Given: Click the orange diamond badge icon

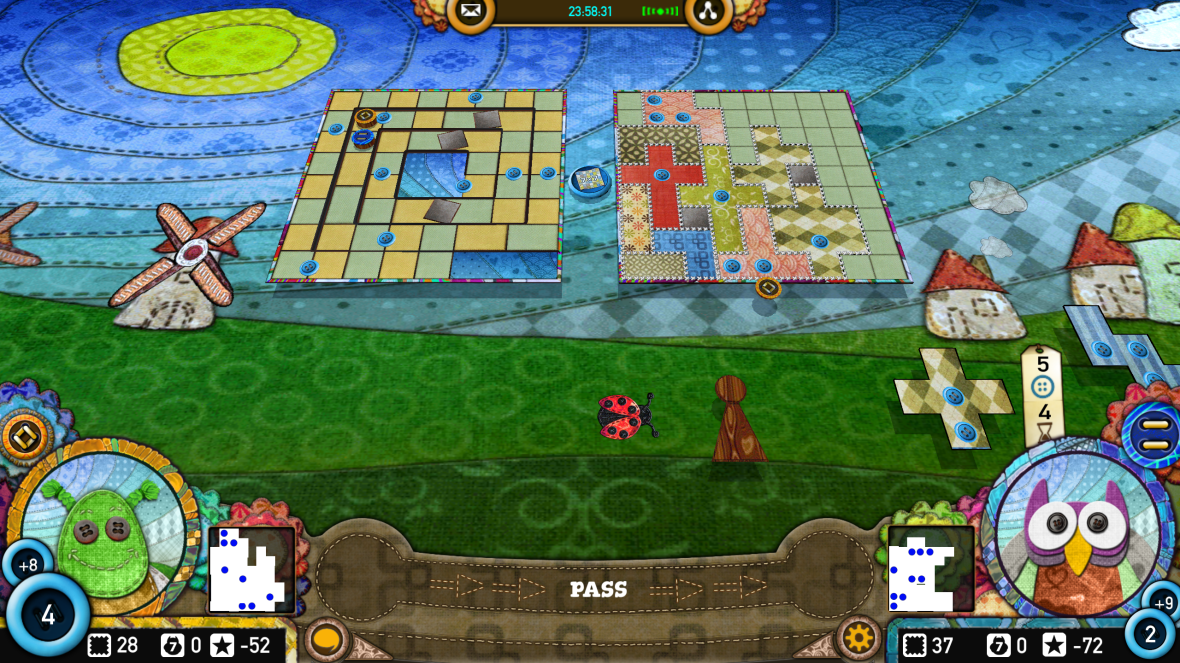Looking at the screenshot, I should (23, 436).
